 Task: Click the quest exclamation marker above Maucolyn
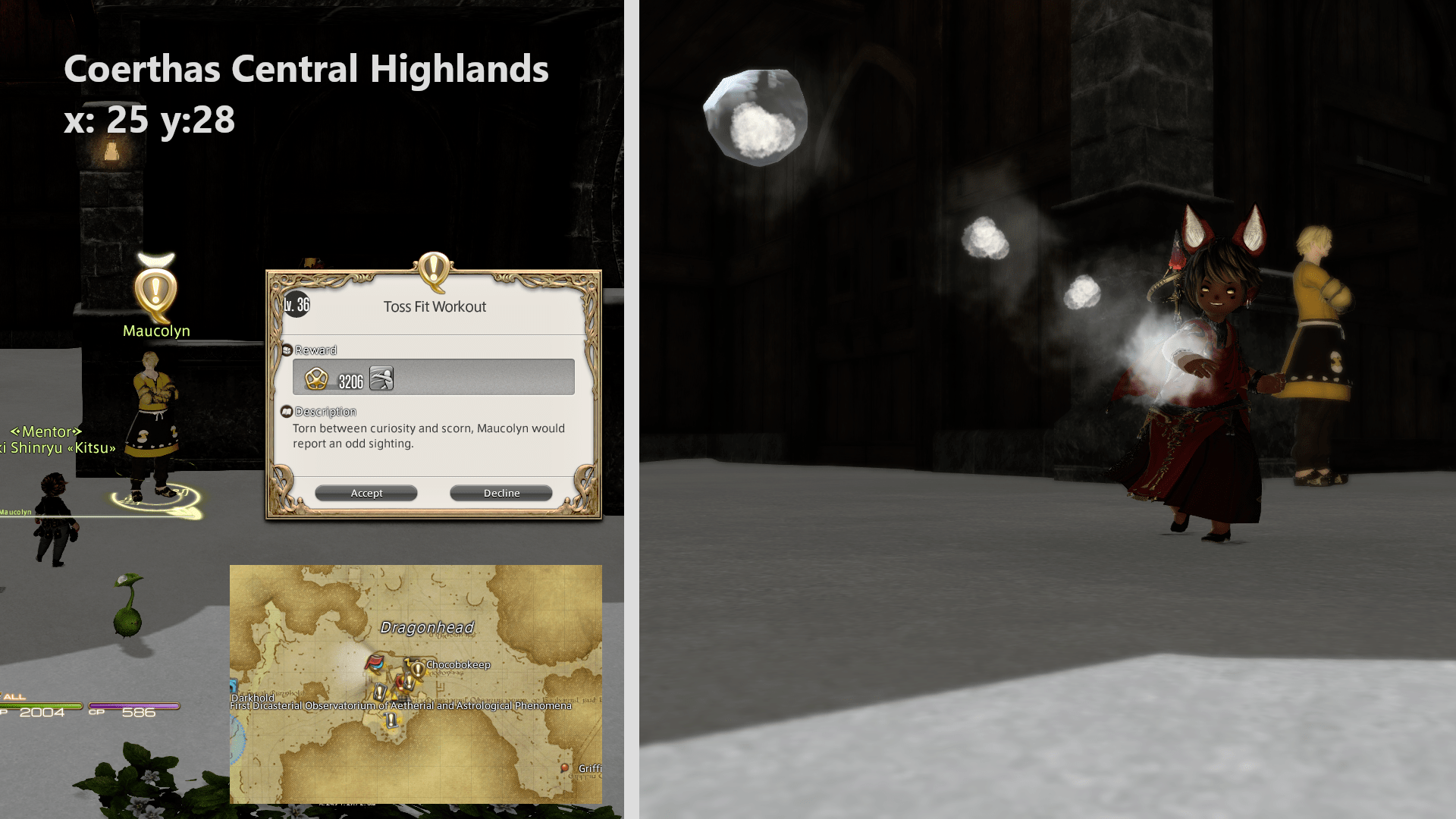click(157, 290)
